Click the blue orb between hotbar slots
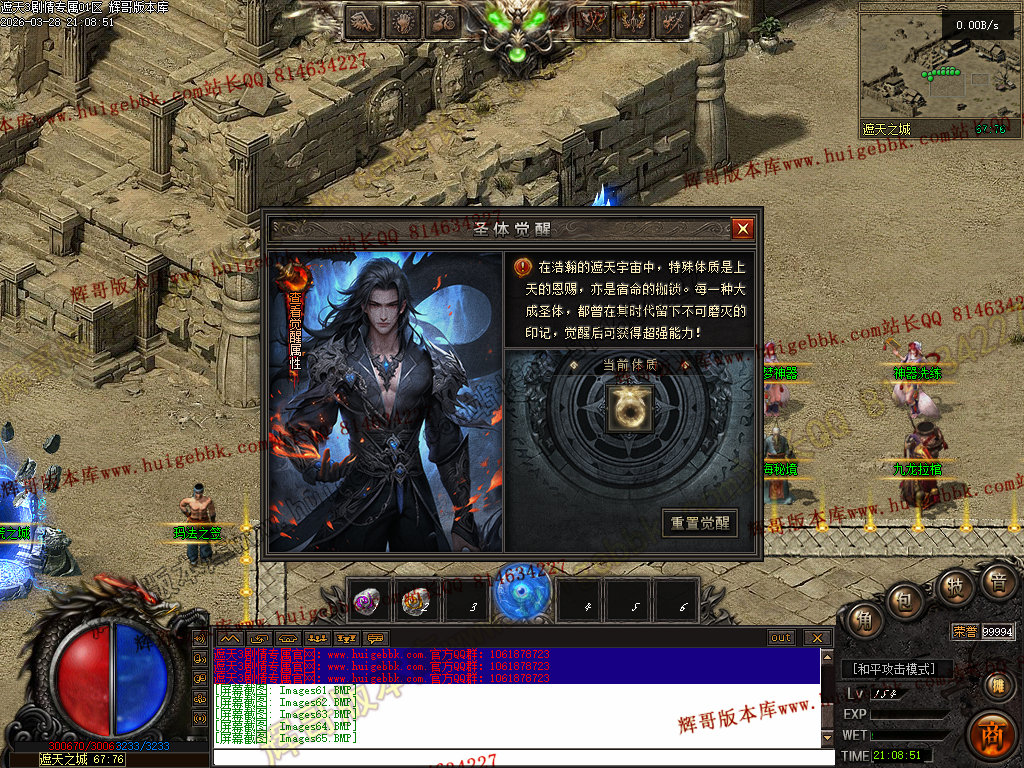1024x768 pixels. coord(522,597)
